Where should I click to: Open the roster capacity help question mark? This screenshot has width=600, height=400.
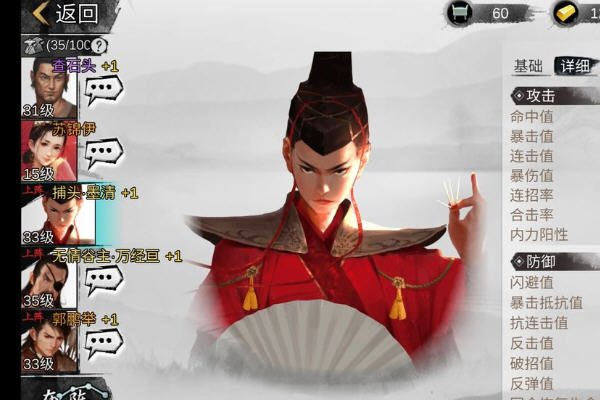pyautogui.click(x=99, y=45)
